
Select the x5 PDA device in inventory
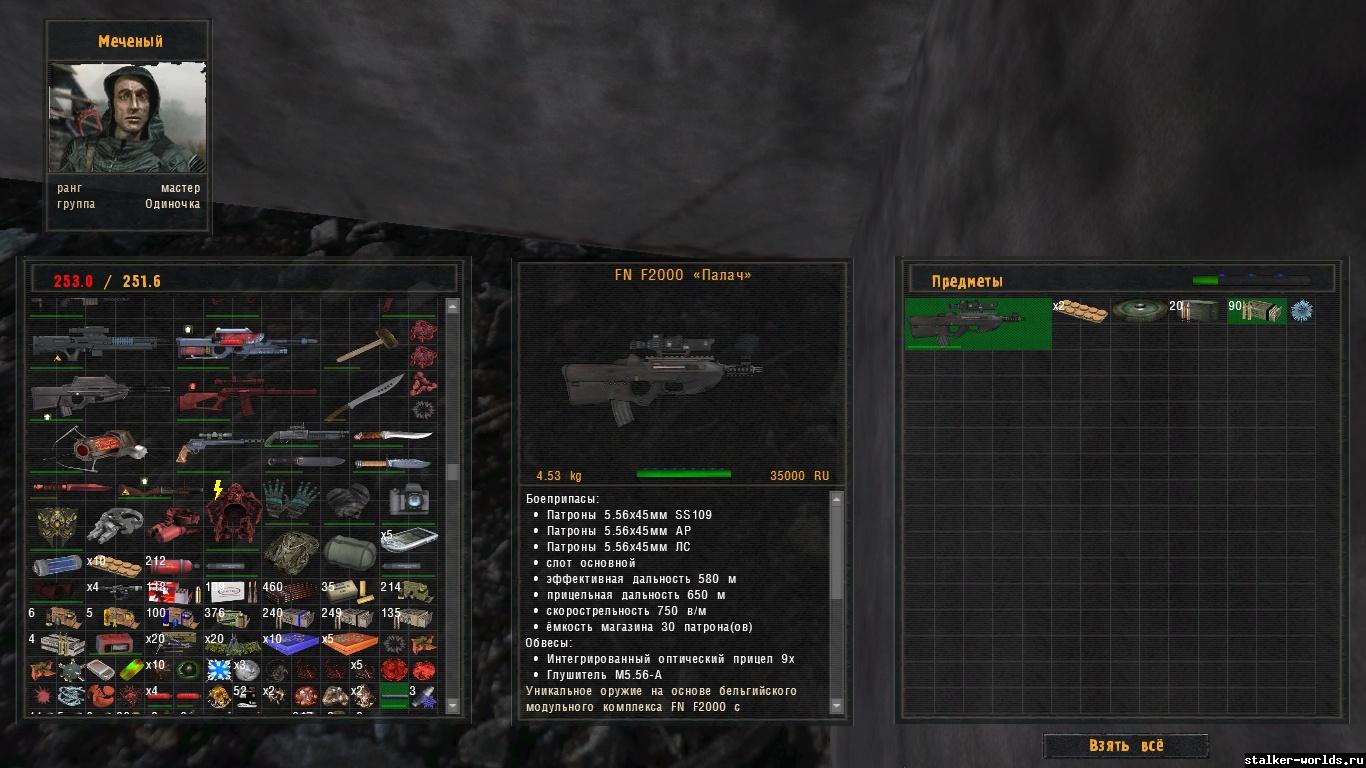click(x=409, y=540)
